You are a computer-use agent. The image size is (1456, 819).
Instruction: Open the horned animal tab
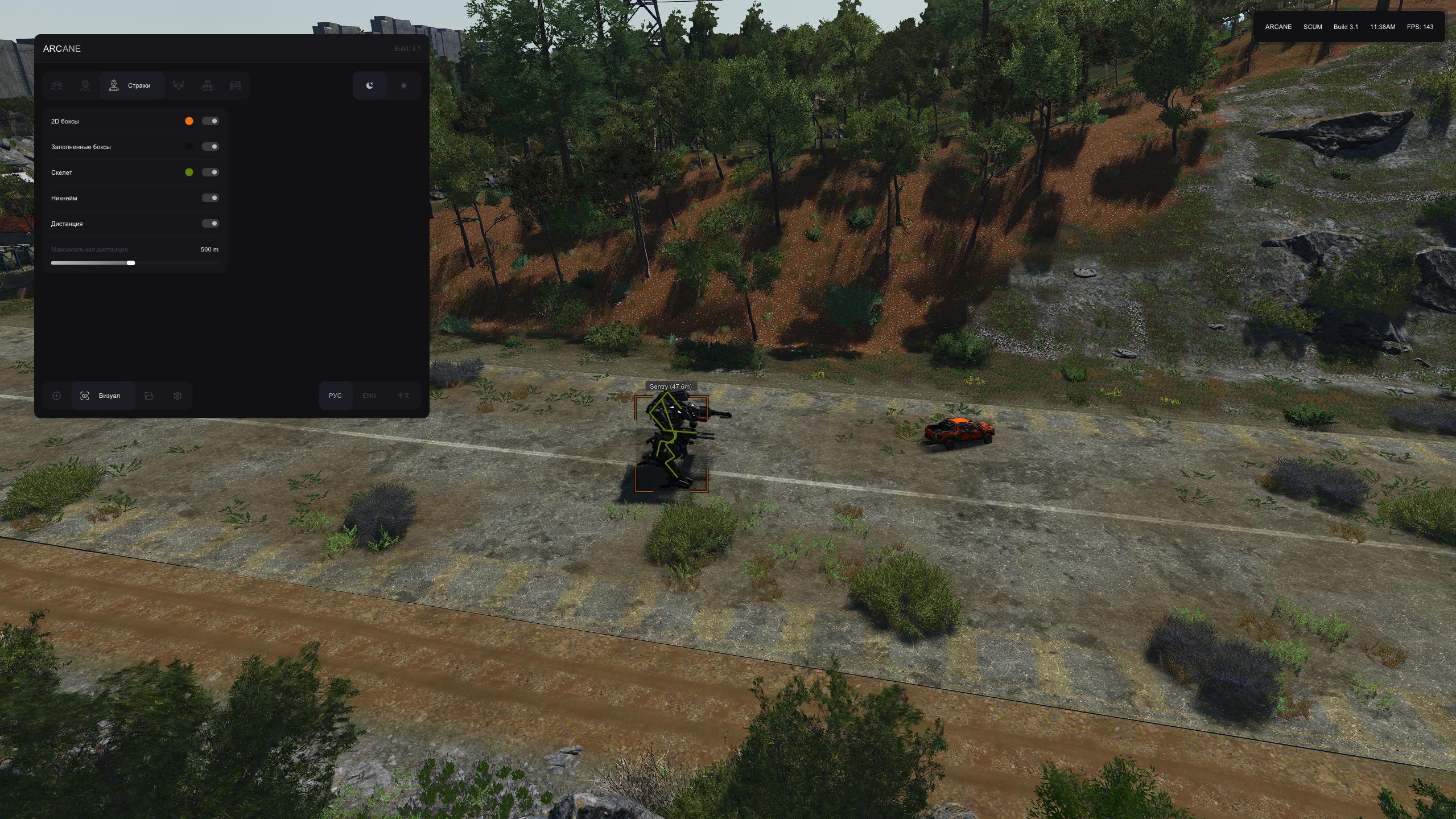tap(179, 85)
